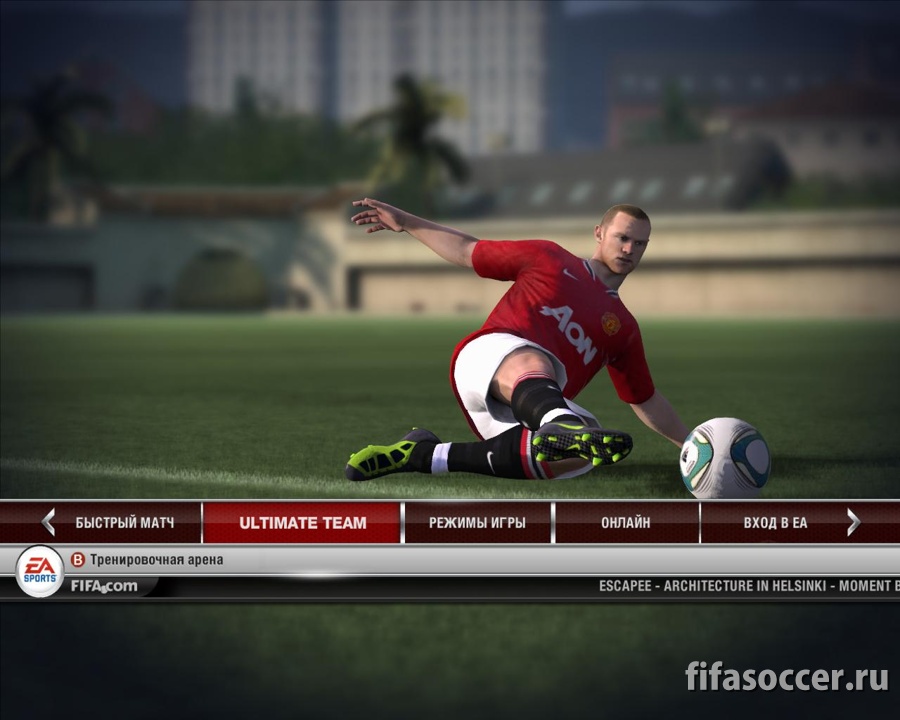Open the FIFA.com link

coord(104,586)
